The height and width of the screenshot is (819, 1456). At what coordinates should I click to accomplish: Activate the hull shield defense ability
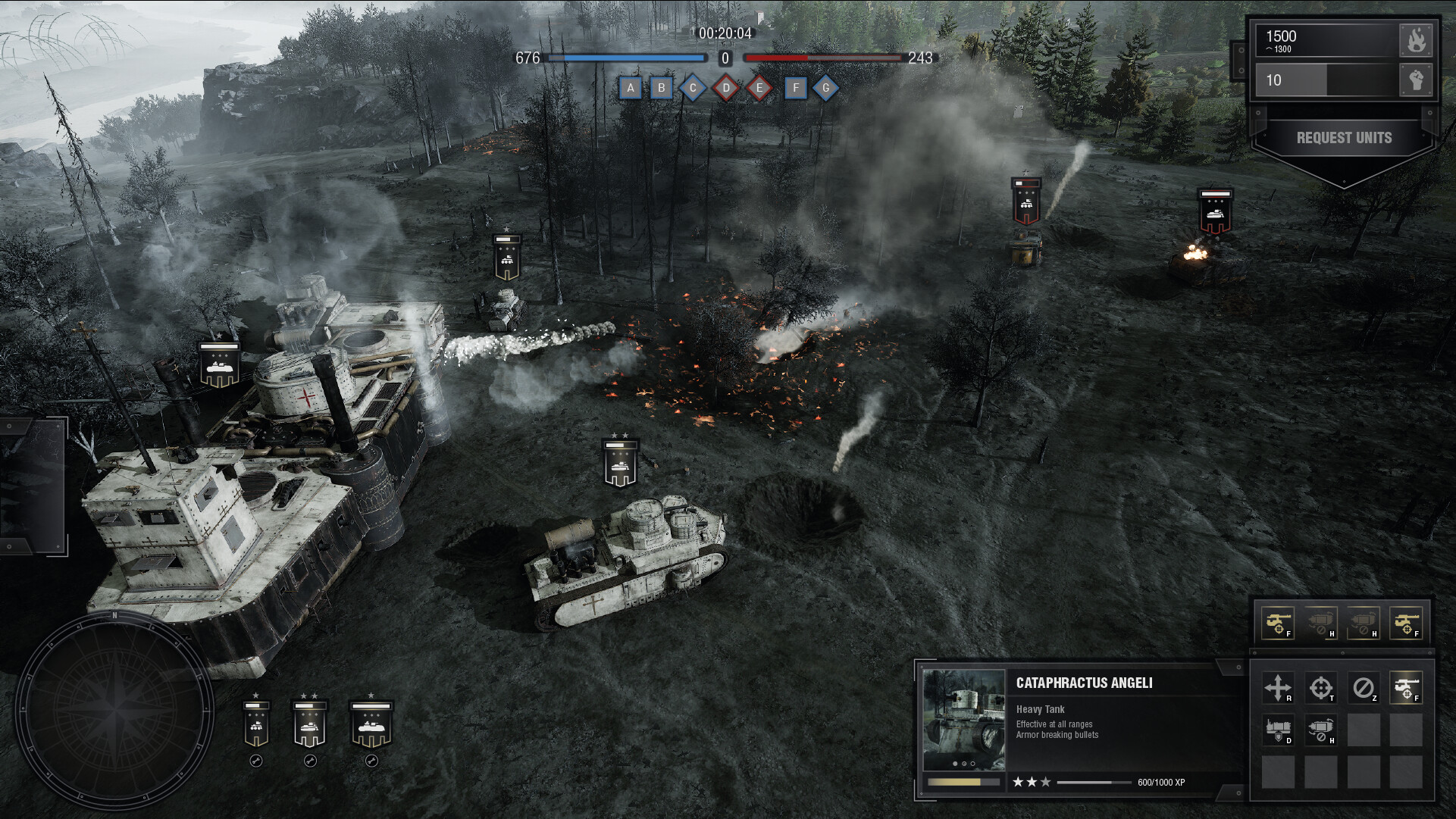[x=1278, y=730]
